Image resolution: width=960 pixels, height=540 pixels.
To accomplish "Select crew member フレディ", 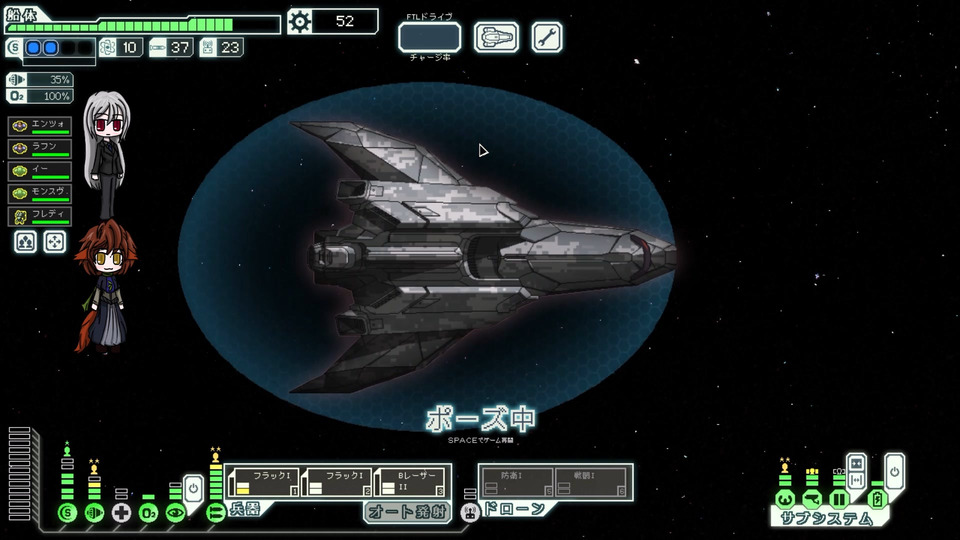I will [x=40, y=216].
